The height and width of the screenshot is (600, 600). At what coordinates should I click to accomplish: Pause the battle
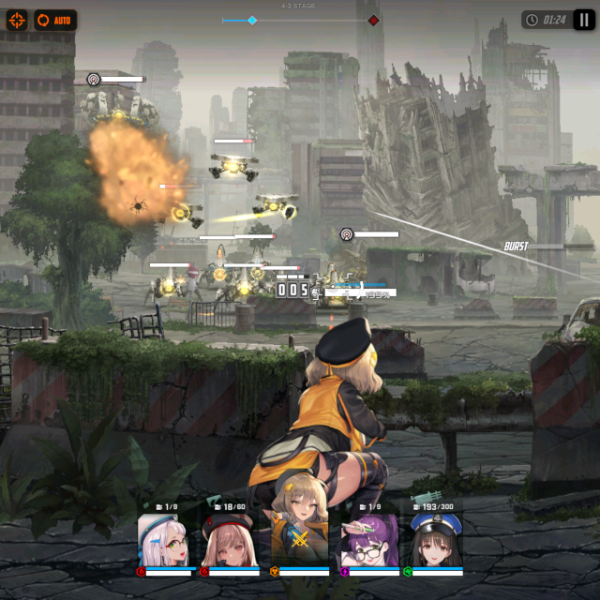click(584, 20)
